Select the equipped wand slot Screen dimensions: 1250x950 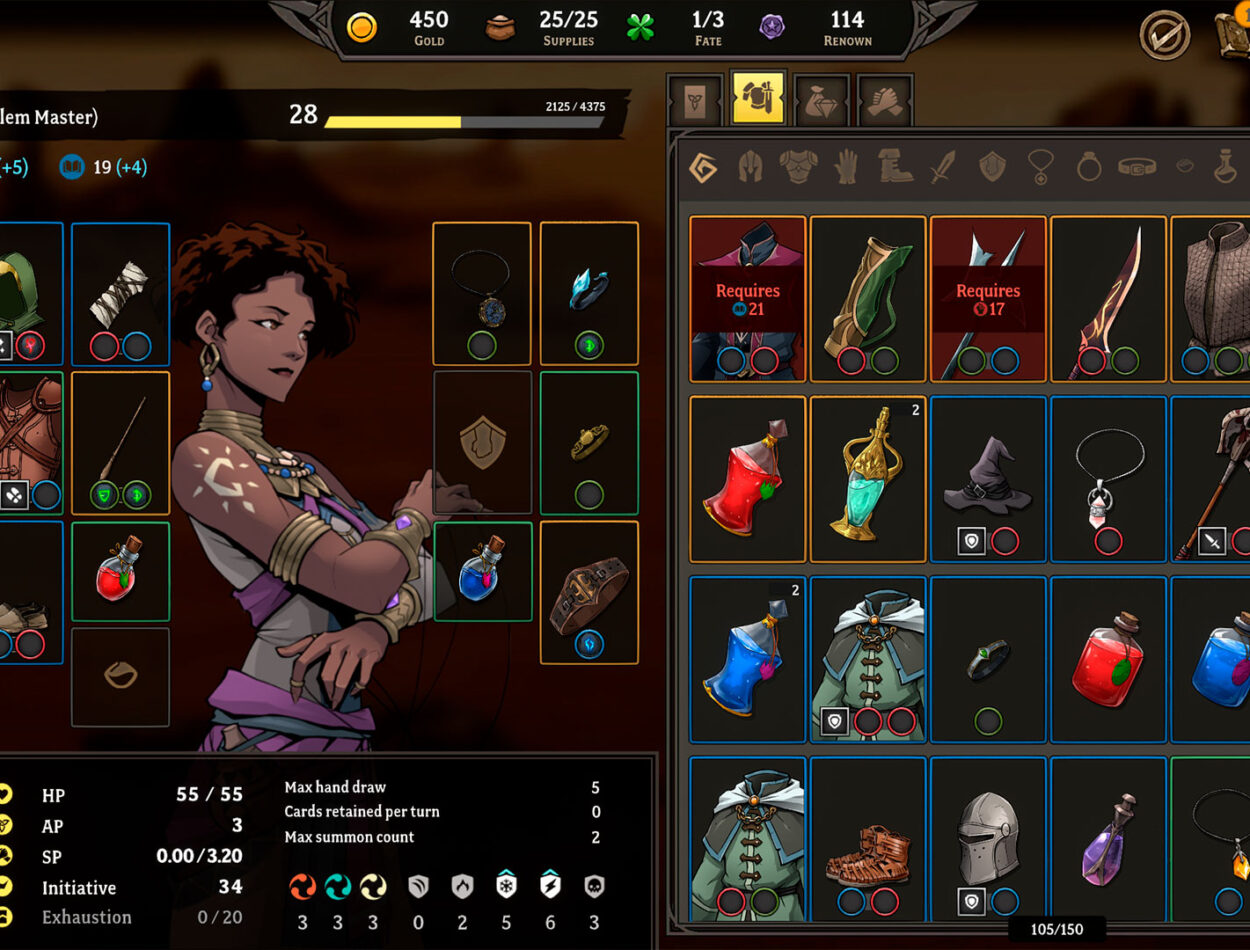click(x=120, y=442)
